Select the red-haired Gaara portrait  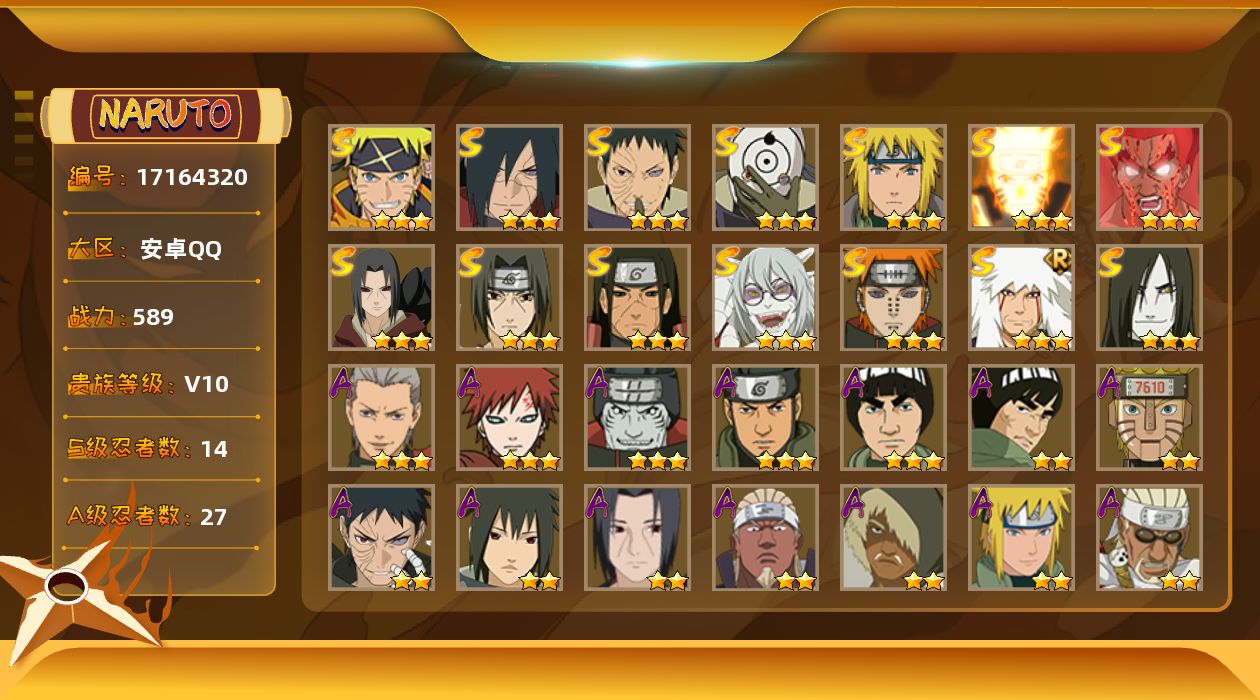[510, 418]
